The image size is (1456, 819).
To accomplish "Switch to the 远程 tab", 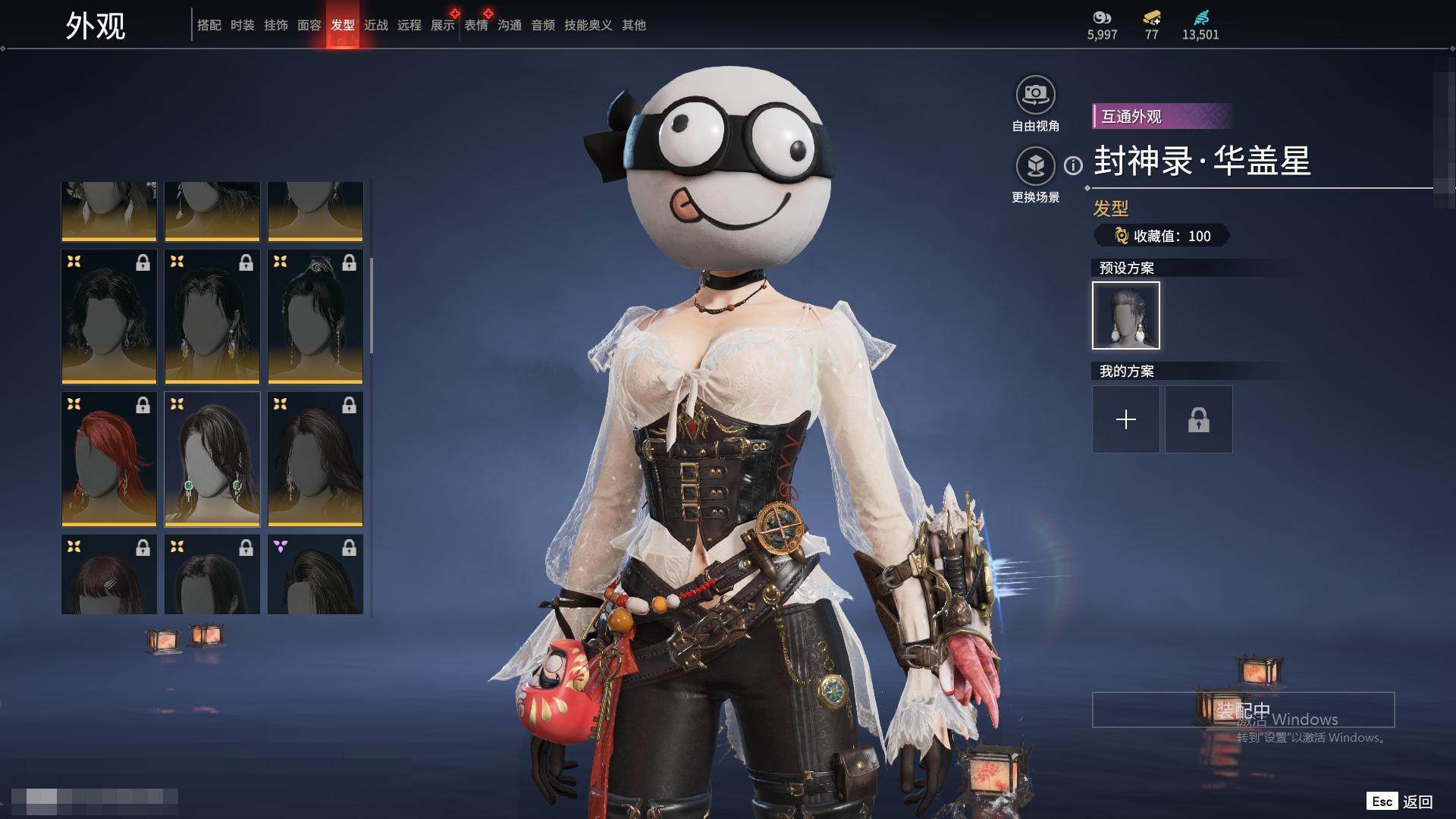I will pos(409,25).
